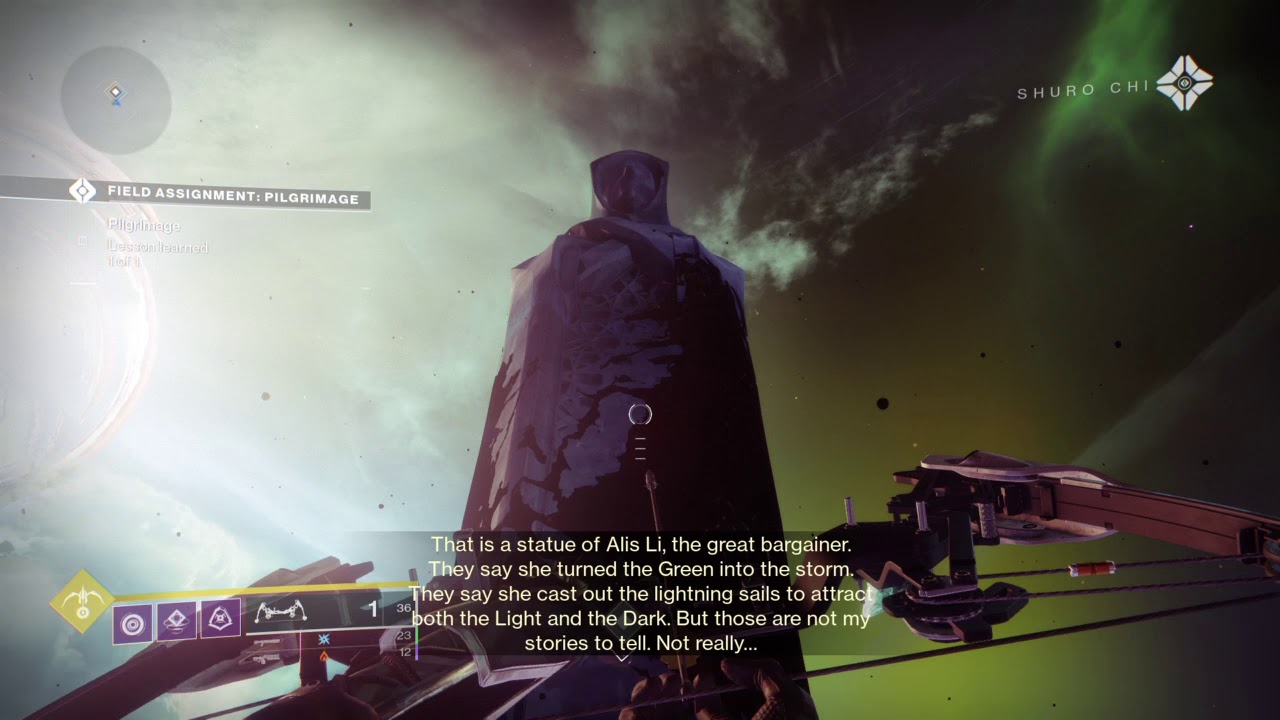This screenshot has width=1280, height=720.
Task: Select the Ghost icon beside Shuro Chi
Action: pos(1185,83)
